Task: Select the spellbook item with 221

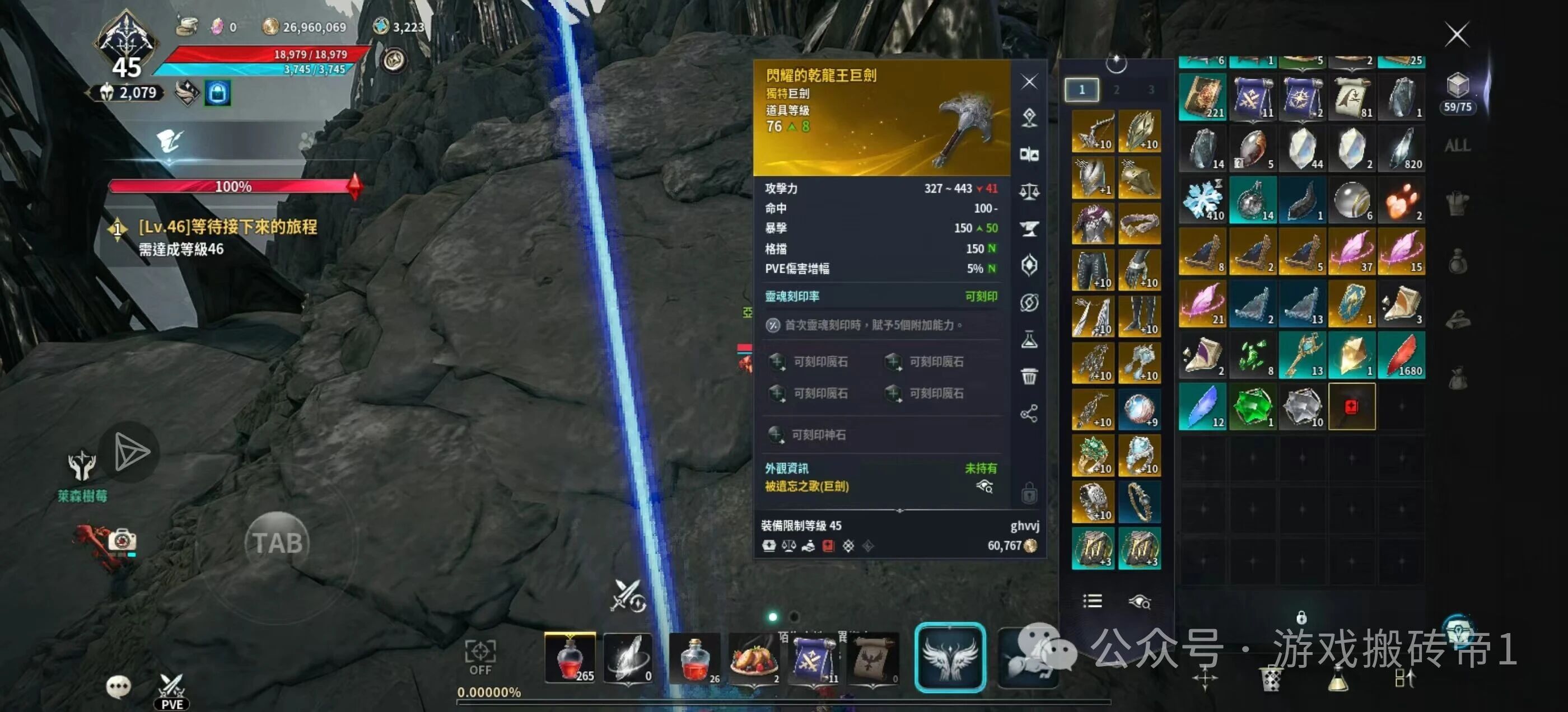Action: 1202,97
